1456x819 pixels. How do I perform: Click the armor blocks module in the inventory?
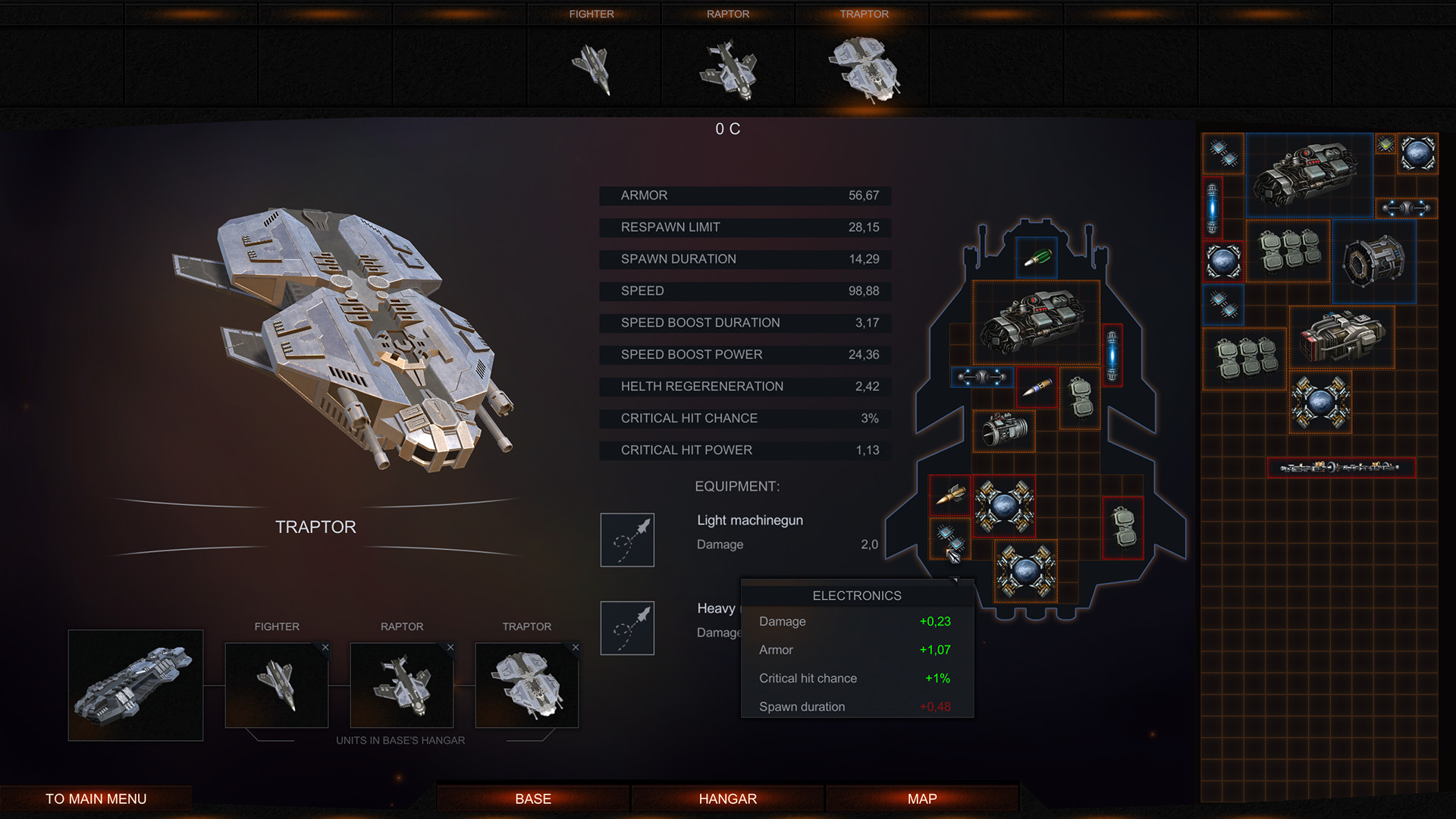[x=1288, y=253]
